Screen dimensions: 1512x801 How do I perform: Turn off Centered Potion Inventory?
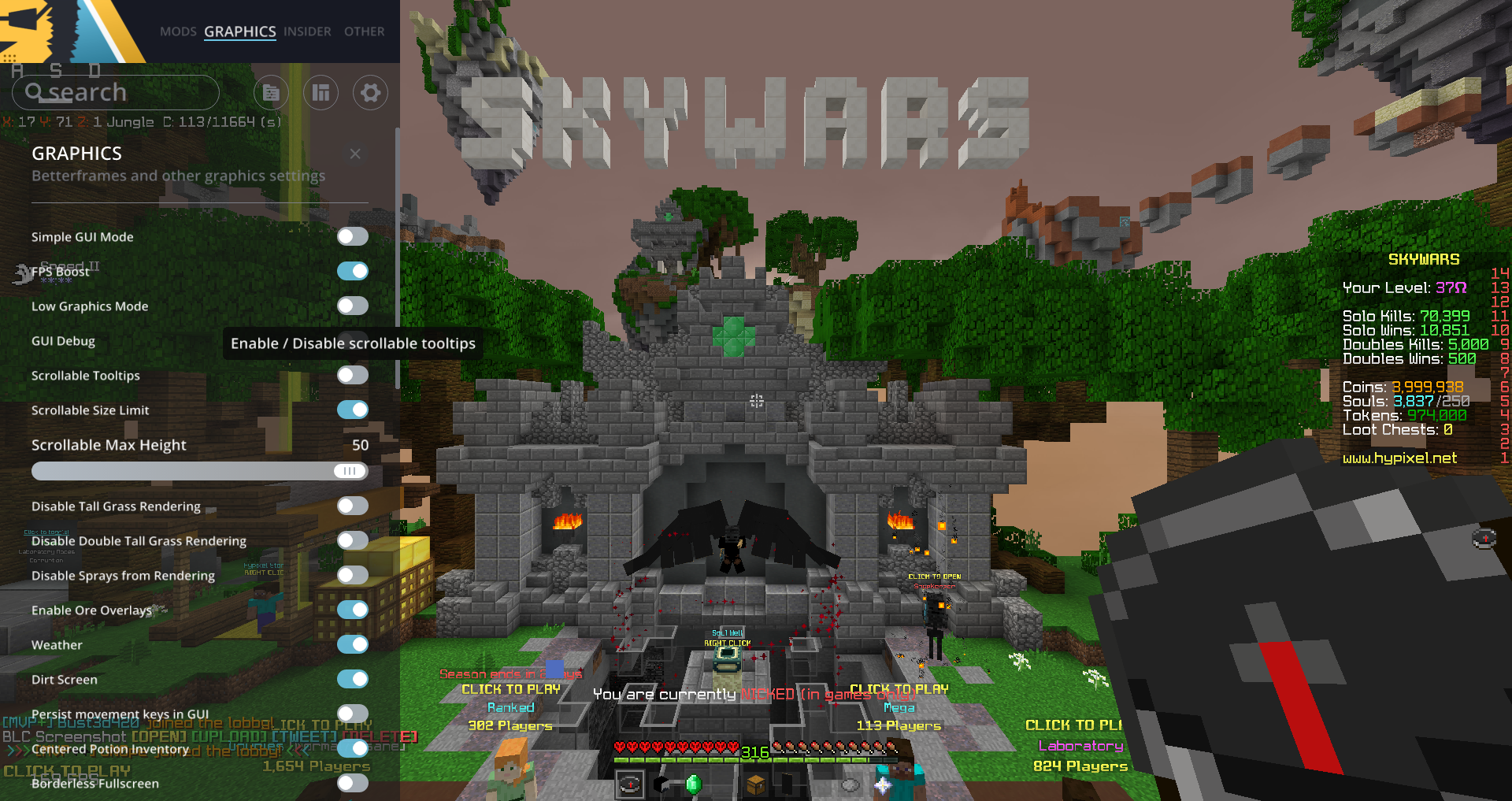click(352, 749)
